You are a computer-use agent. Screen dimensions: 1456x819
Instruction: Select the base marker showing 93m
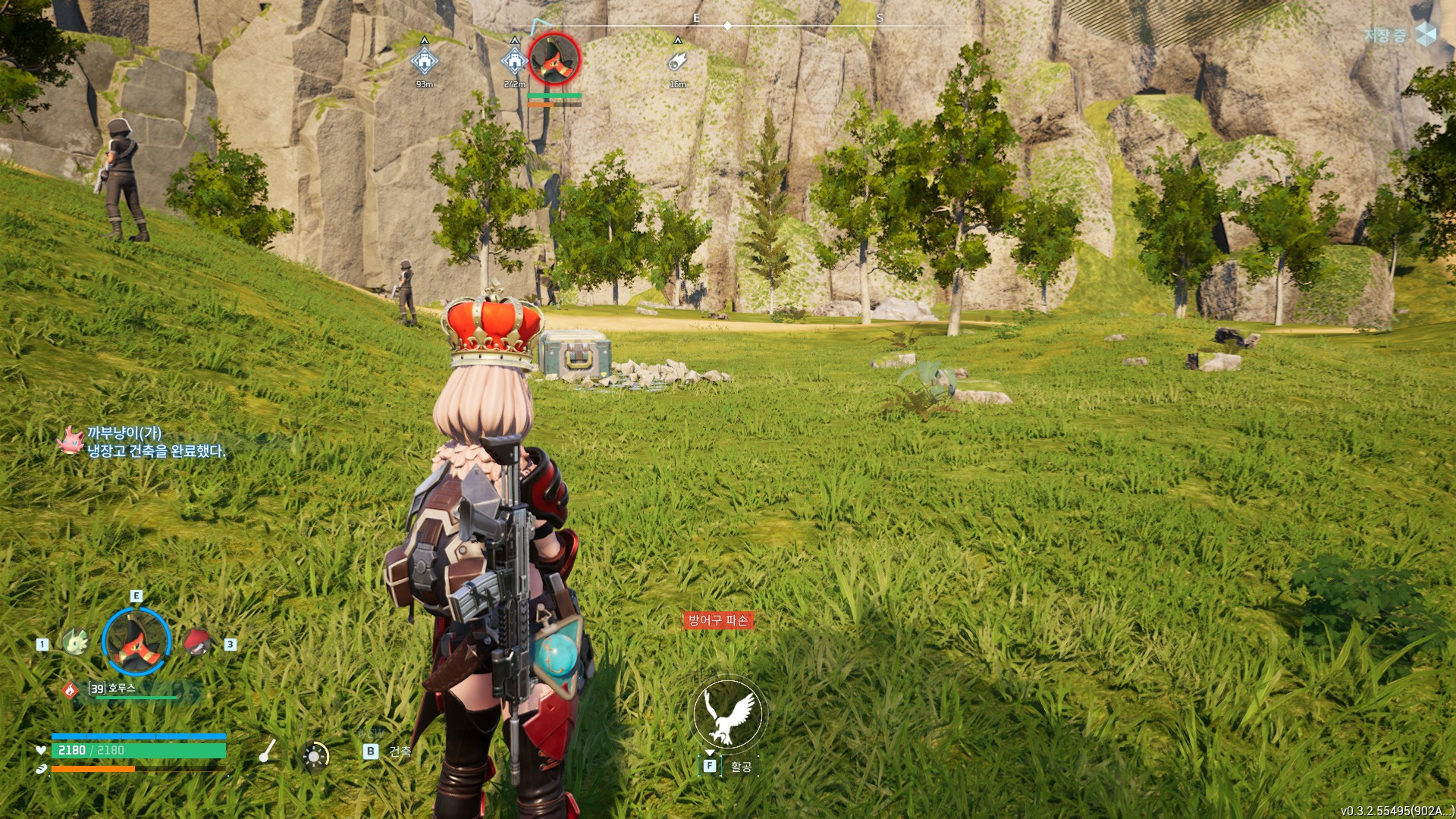tap(424, 61)
